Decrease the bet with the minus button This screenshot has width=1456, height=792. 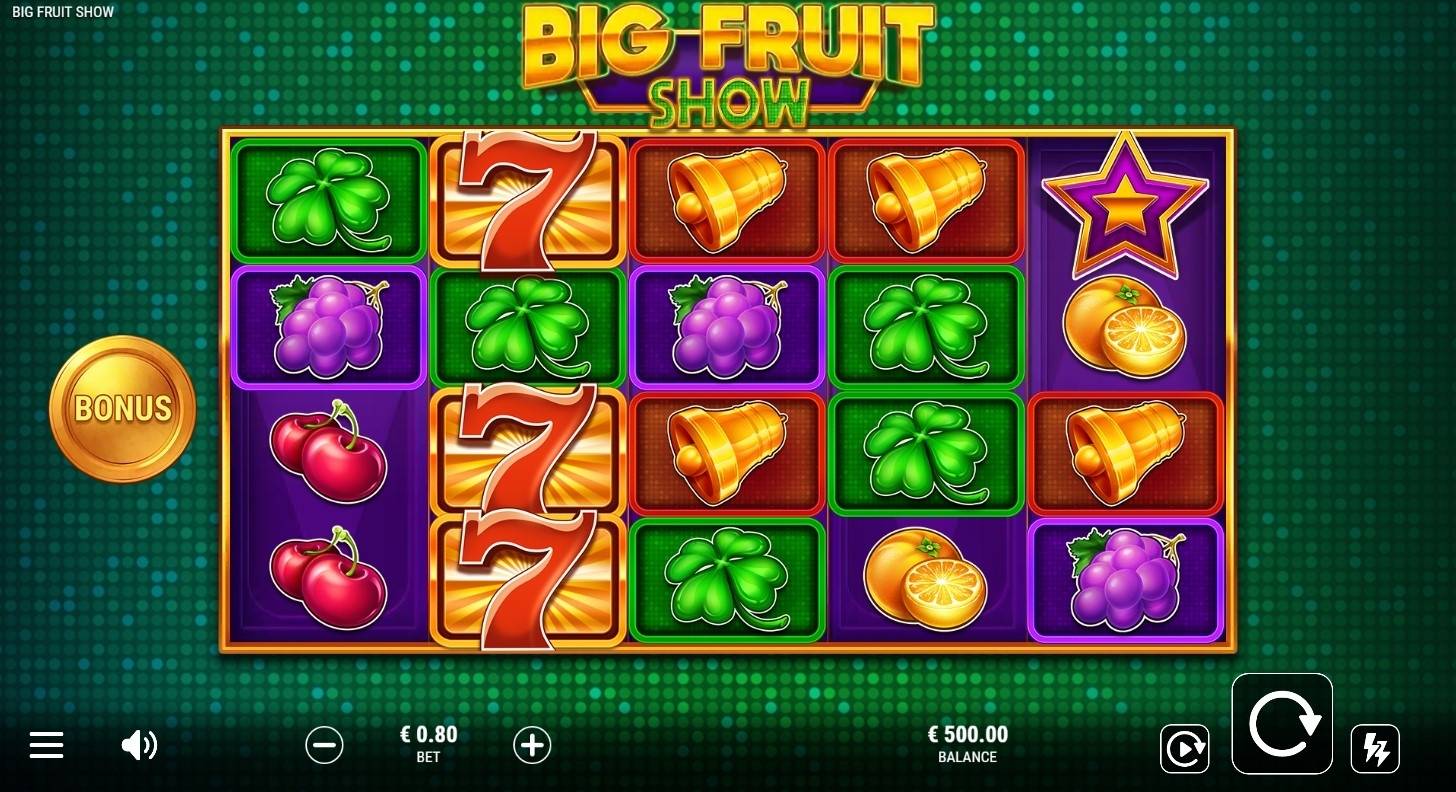324,745
